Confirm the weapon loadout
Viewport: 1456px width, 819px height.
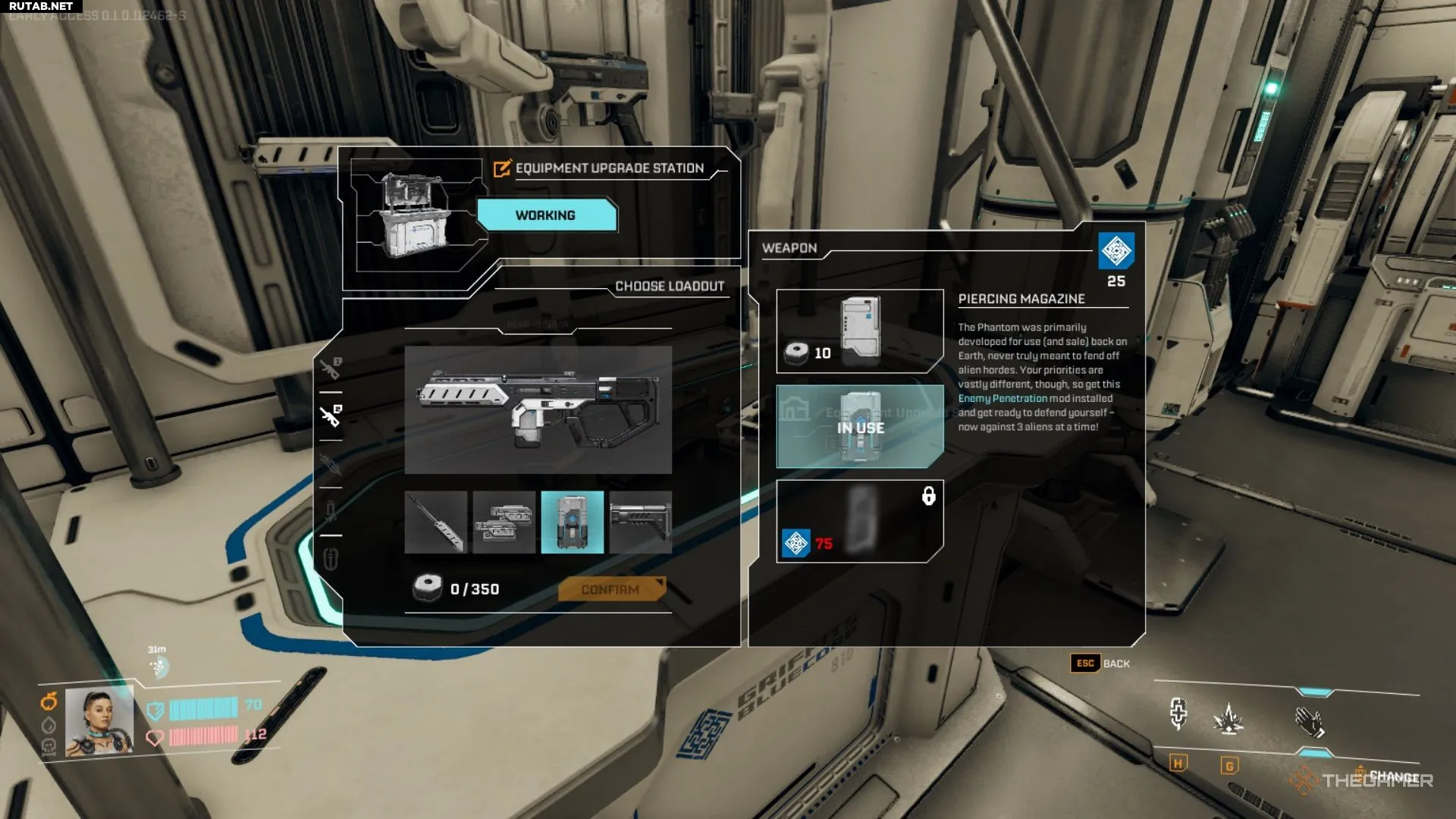[611, 589]
